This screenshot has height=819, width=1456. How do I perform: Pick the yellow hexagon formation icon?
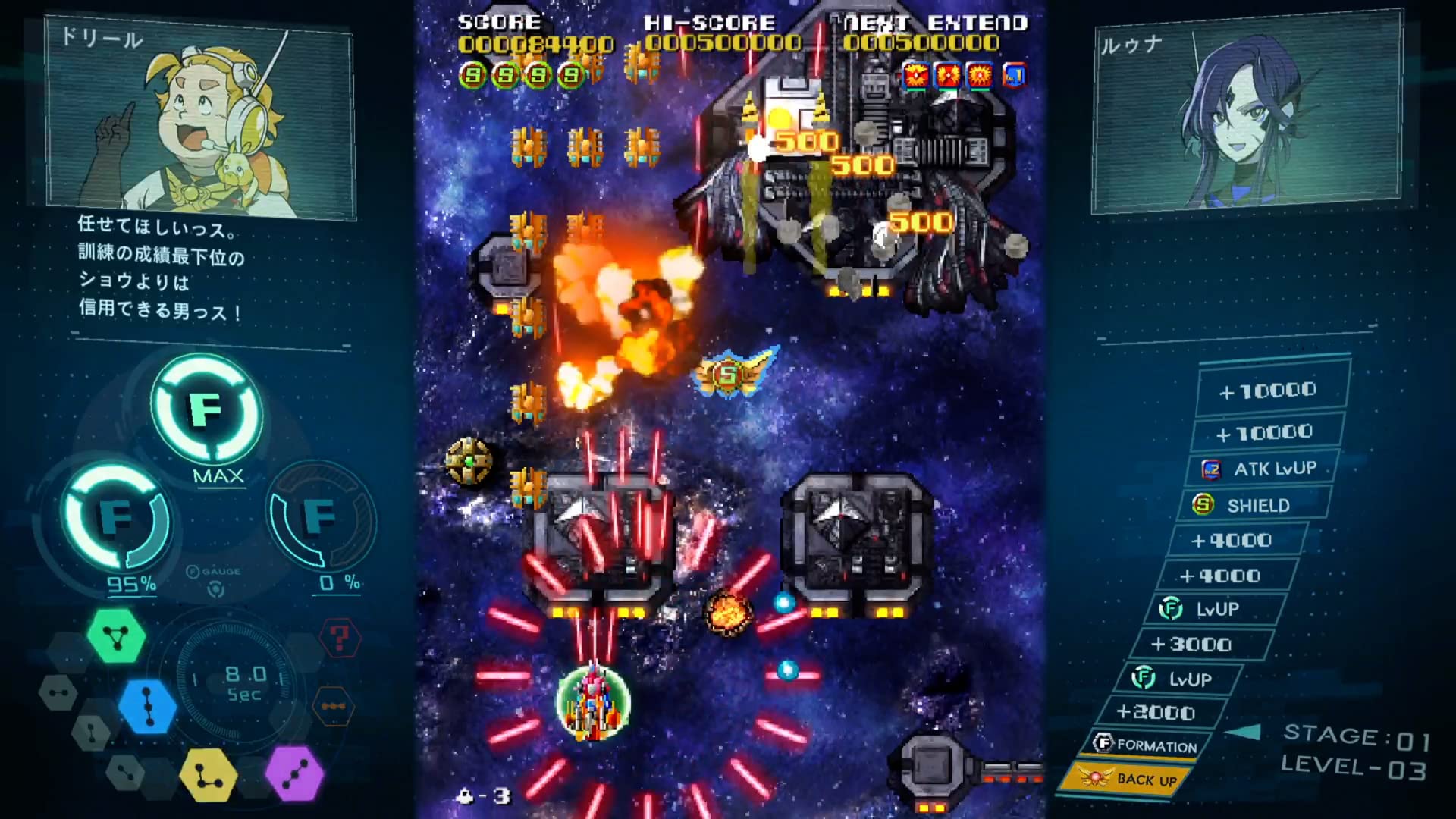[208, 775]
